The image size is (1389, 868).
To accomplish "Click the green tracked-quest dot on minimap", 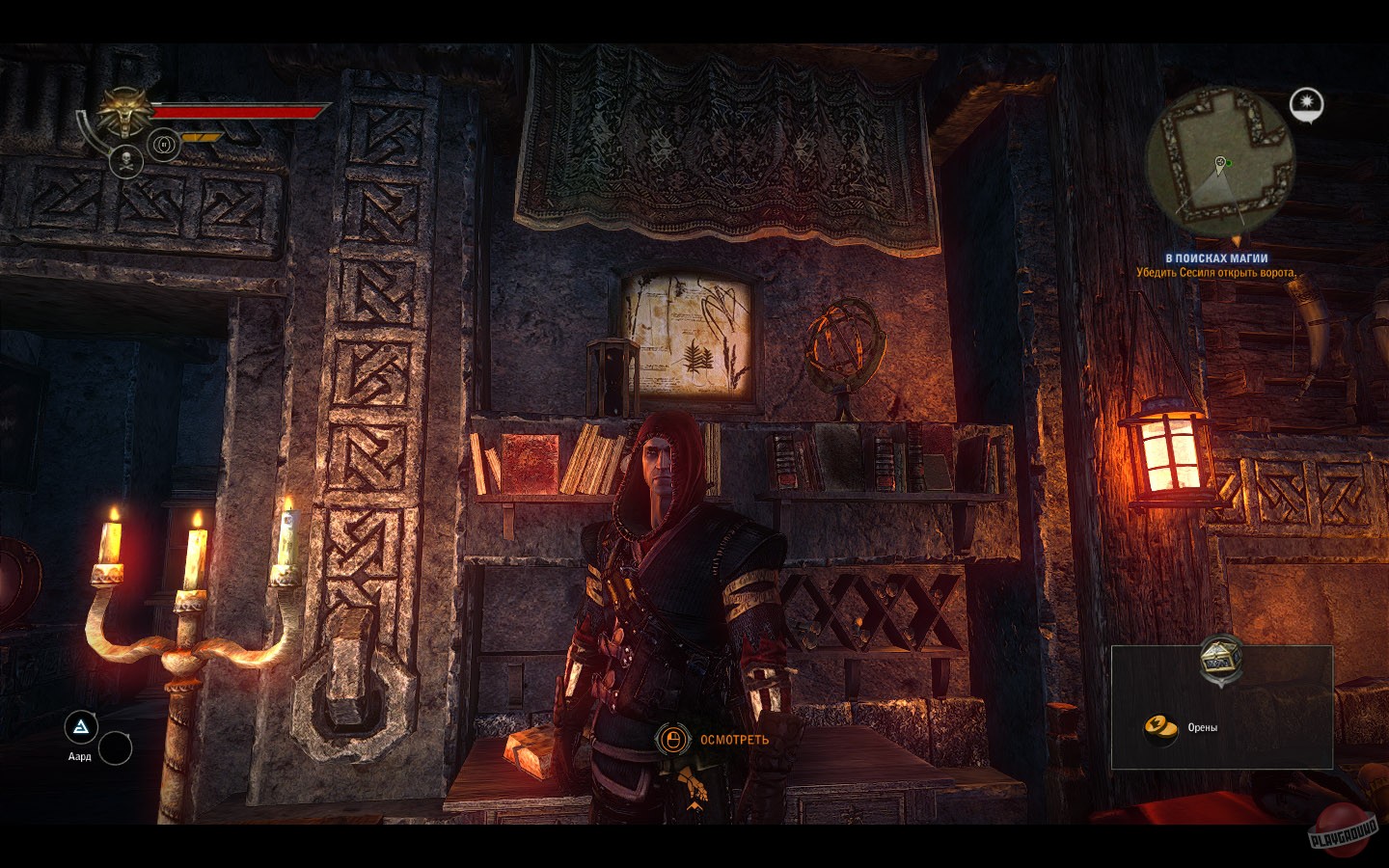I will click(x=1229, y=163).
